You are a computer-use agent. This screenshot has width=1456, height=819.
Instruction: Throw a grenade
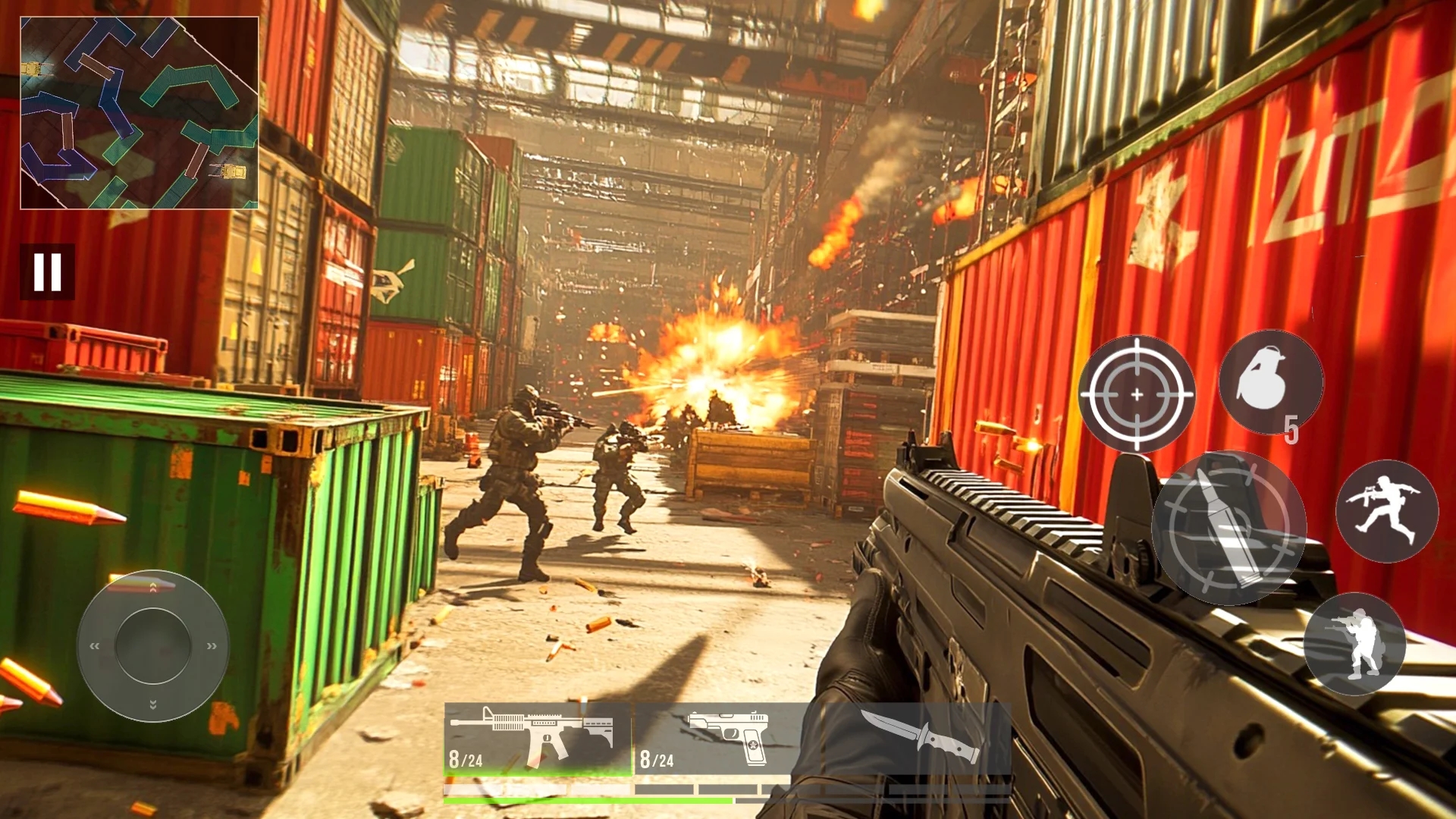1270,382
